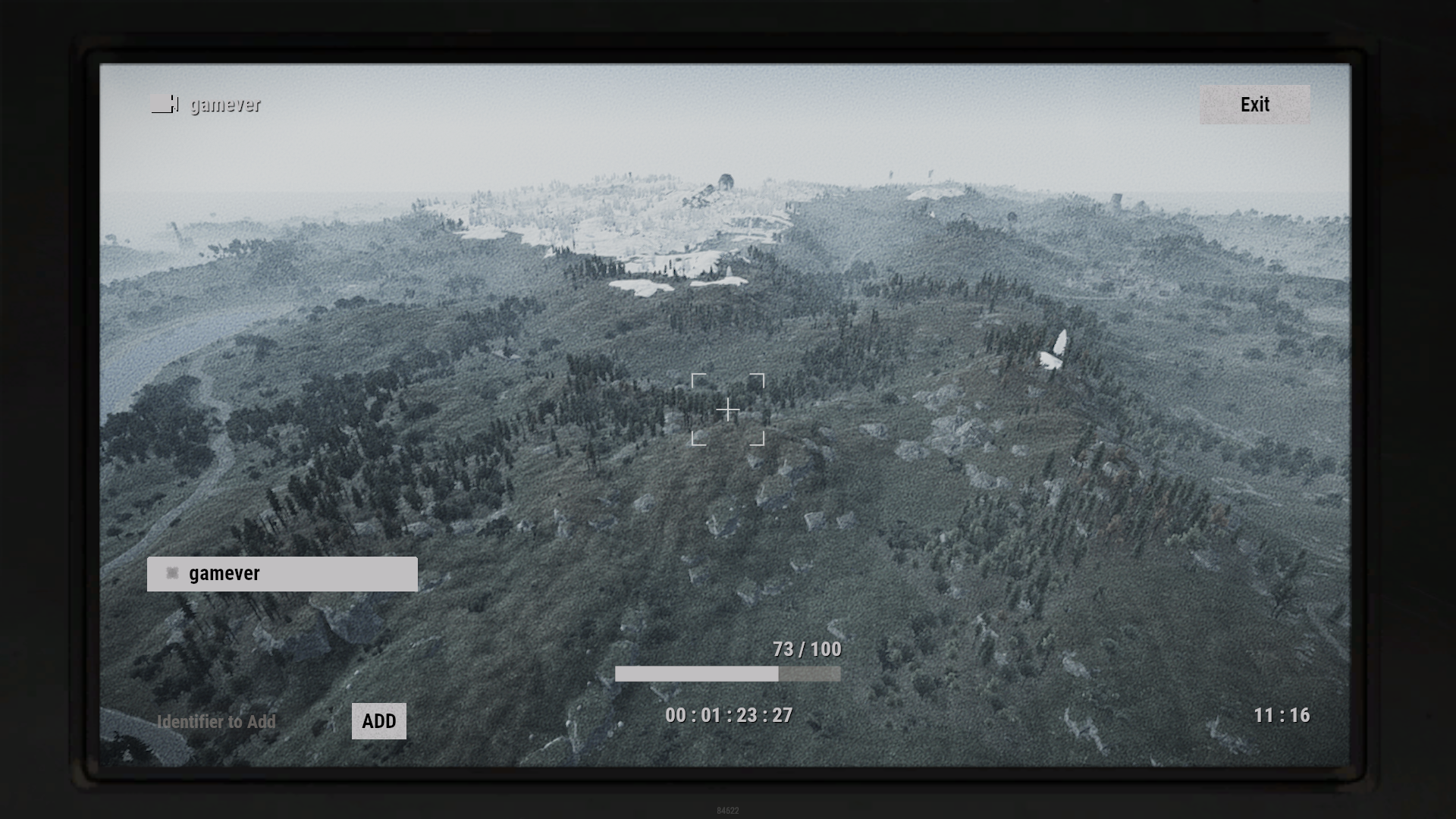Click the 73 / 100 counter text
The height and width of the screenshot is (819, 1456).
click(x=806, y=649)
